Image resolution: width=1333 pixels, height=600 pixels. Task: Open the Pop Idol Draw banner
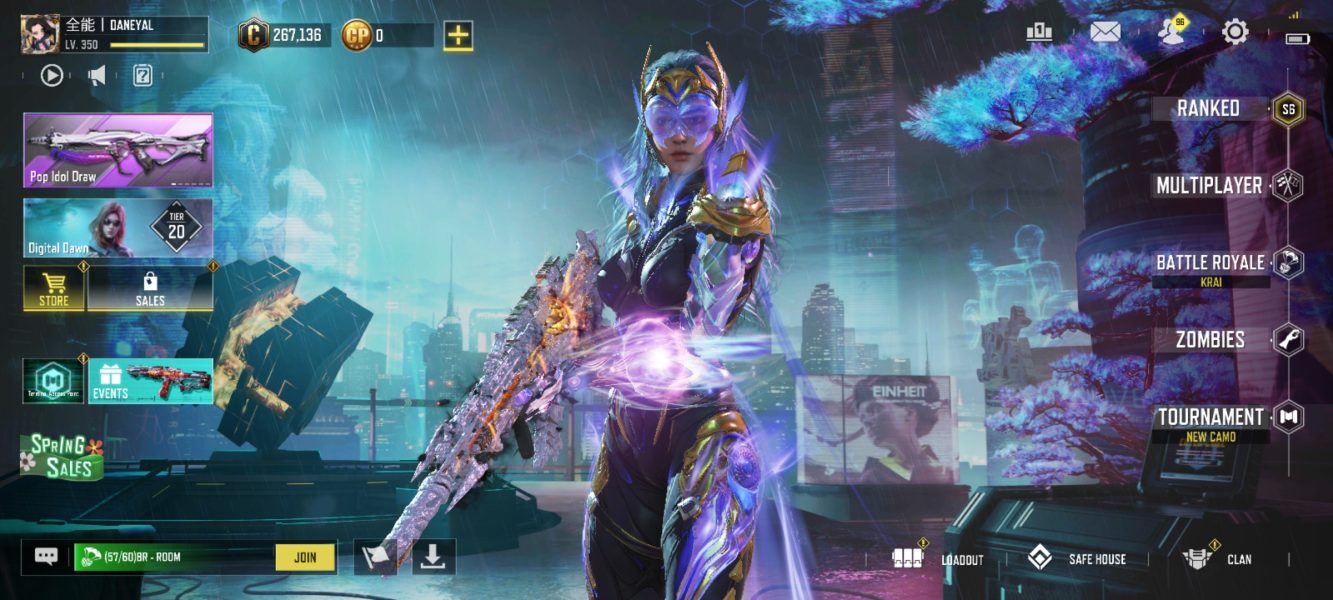click(x=118, y=150)
